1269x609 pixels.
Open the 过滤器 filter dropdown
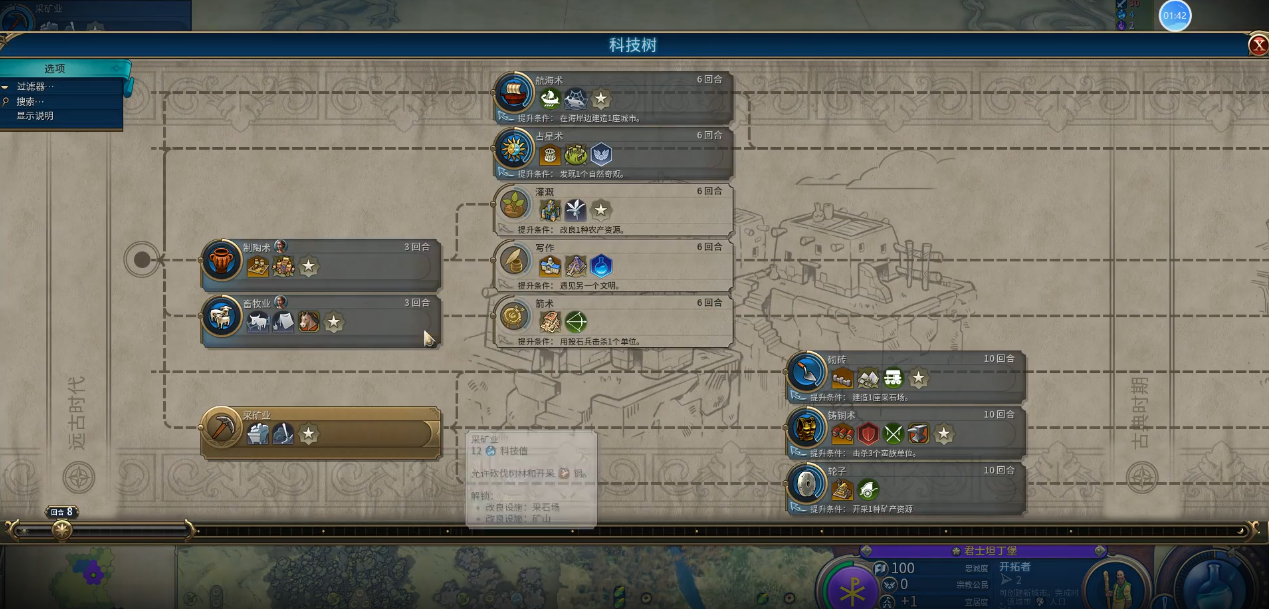pyautogui.click(x=35, y=87)
